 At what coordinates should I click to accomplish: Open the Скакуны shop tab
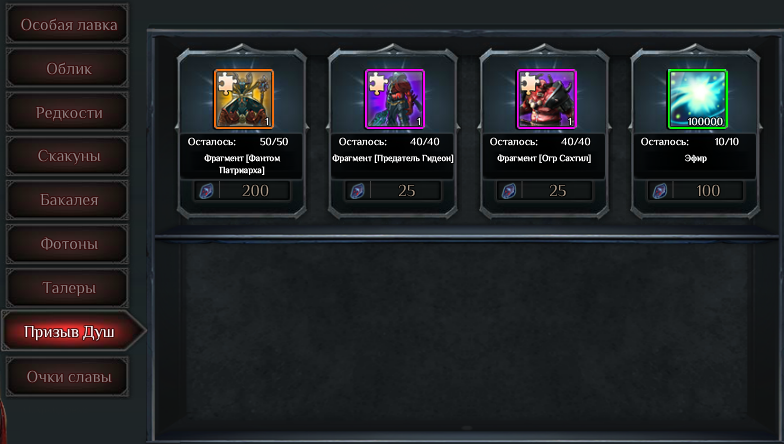tap(68, 156)
